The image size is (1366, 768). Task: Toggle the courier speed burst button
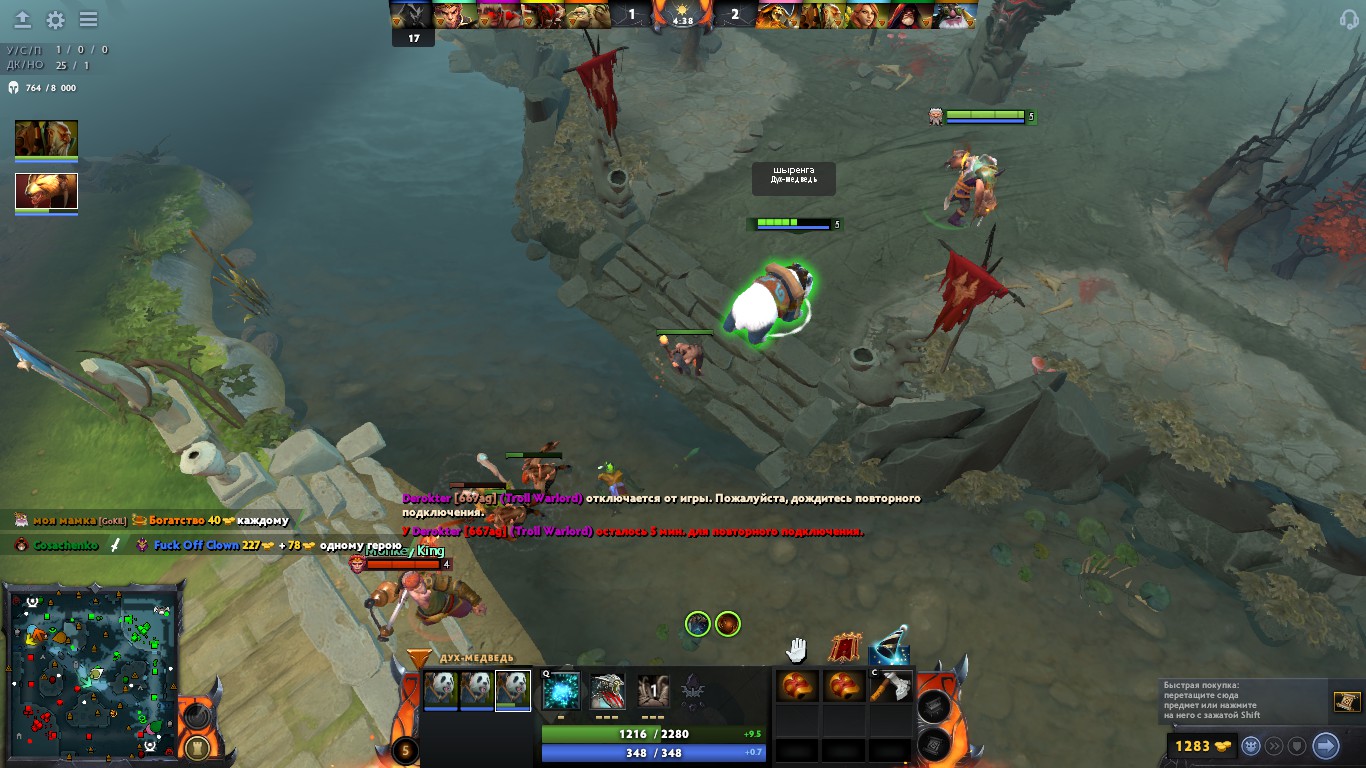[x=1275, y=746]
